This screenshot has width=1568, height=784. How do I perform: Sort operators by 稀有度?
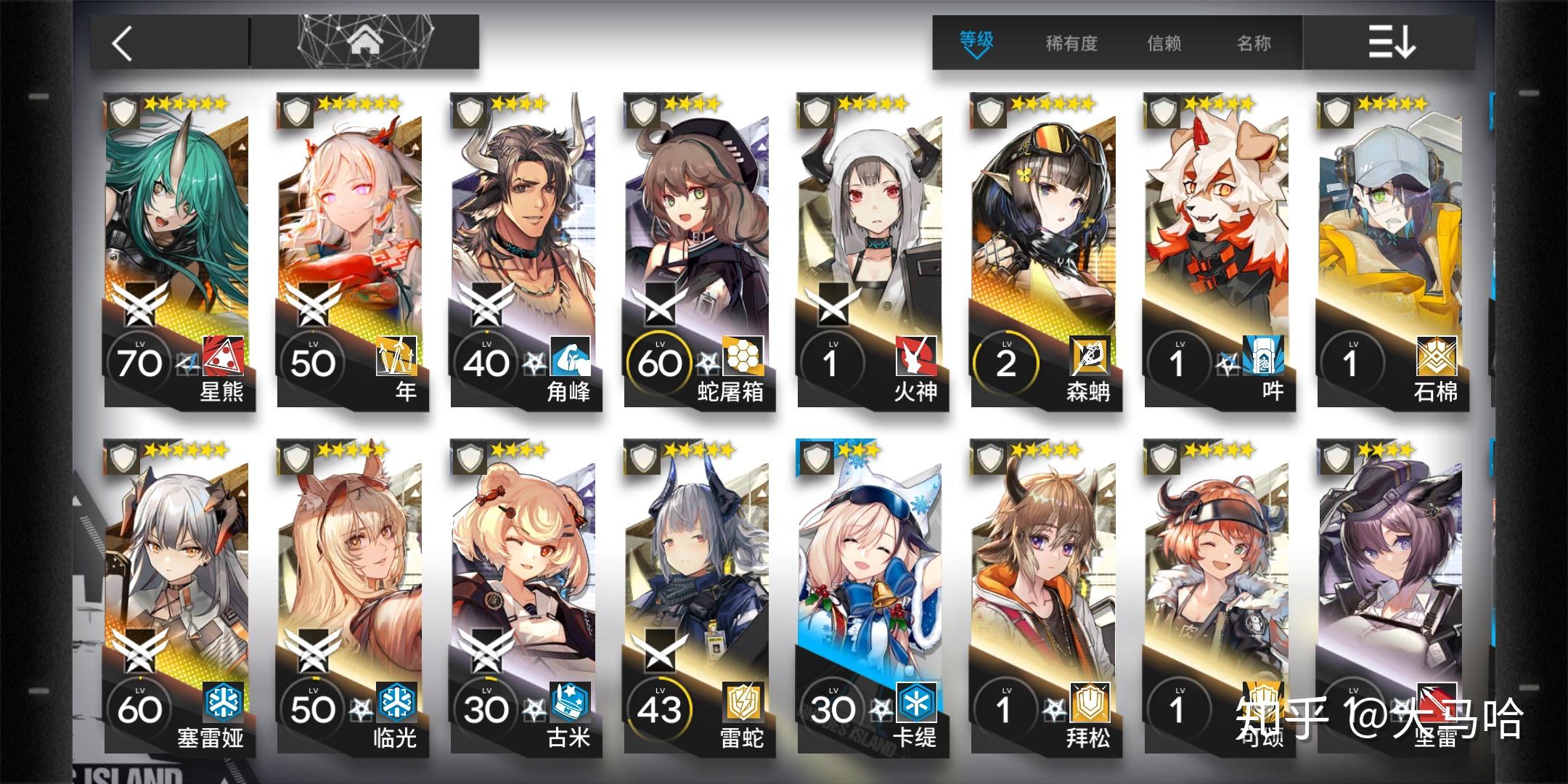coord(1071,43)
